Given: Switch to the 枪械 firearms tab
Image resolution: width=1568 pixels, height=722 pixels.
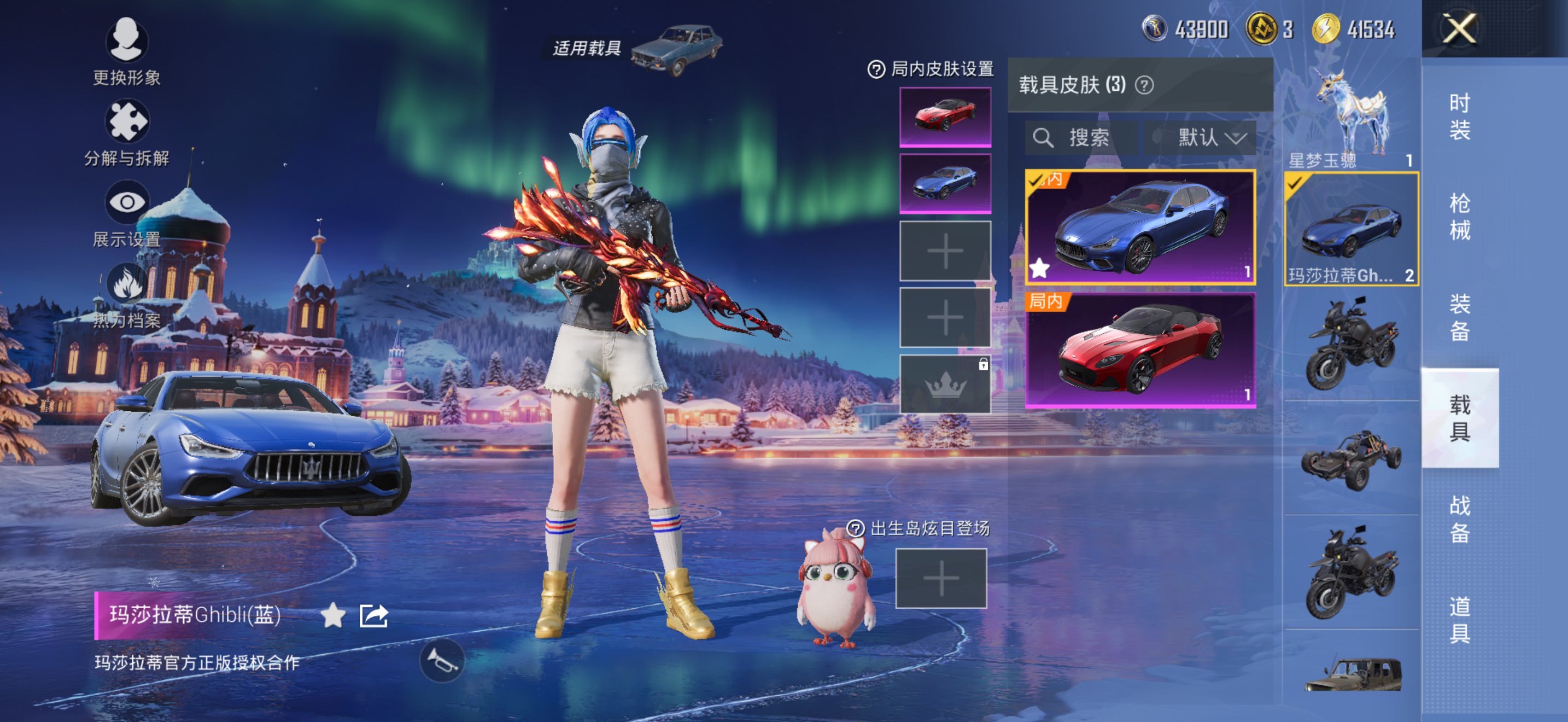Looking at the screenshot, I should [x=1459, y=217].
